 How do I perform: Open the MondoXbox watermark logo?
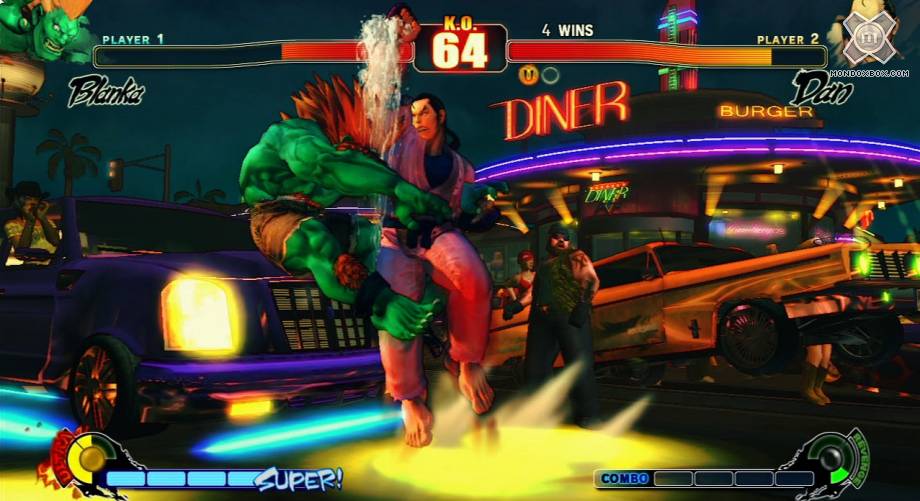pos(868,40)
